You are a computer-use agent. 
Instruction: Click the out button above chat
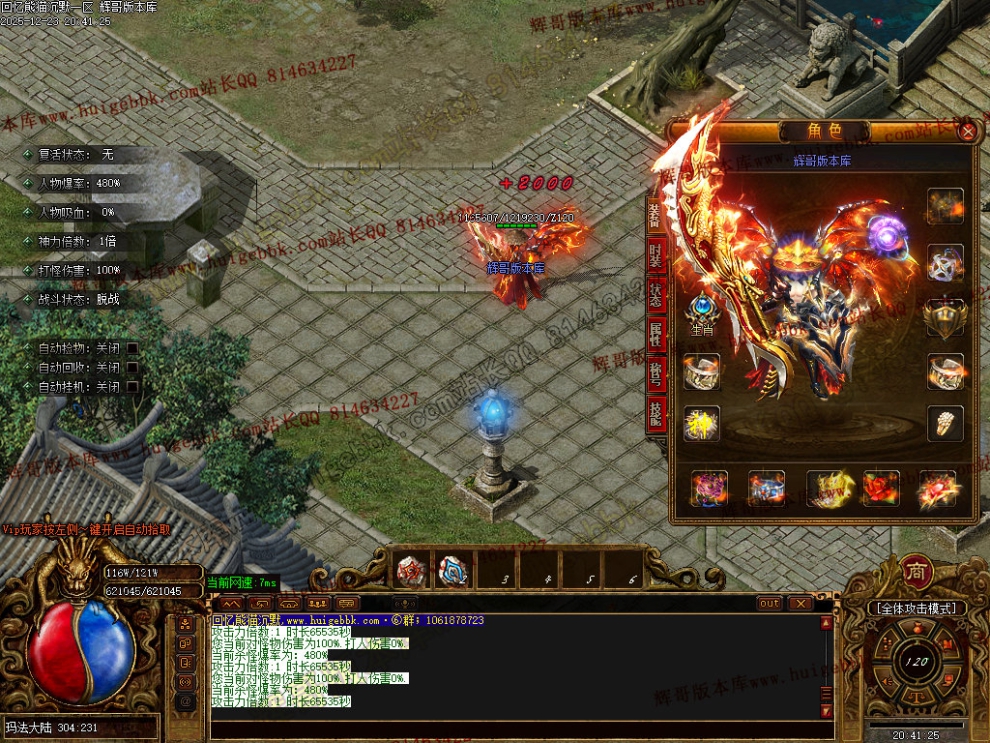point(769,603)
